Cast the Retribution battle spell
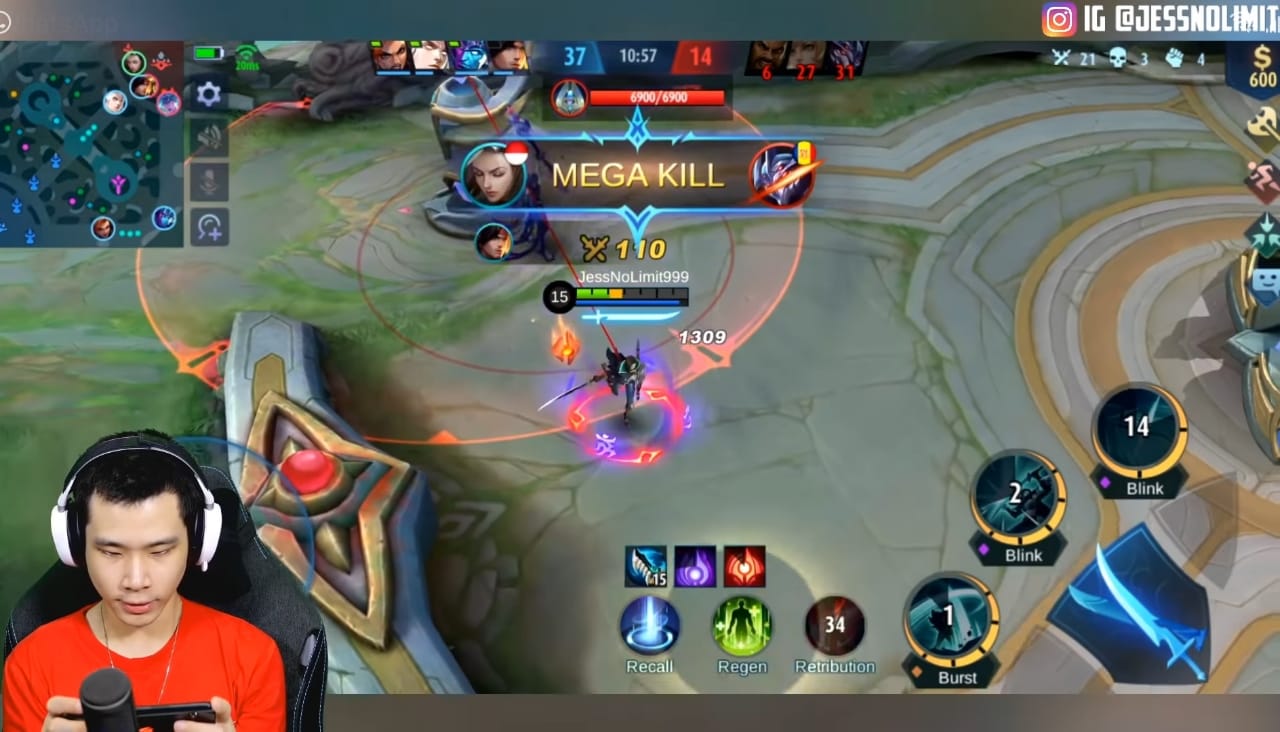The height and width of the screenshot is (732, 1280). click(834, 627)
